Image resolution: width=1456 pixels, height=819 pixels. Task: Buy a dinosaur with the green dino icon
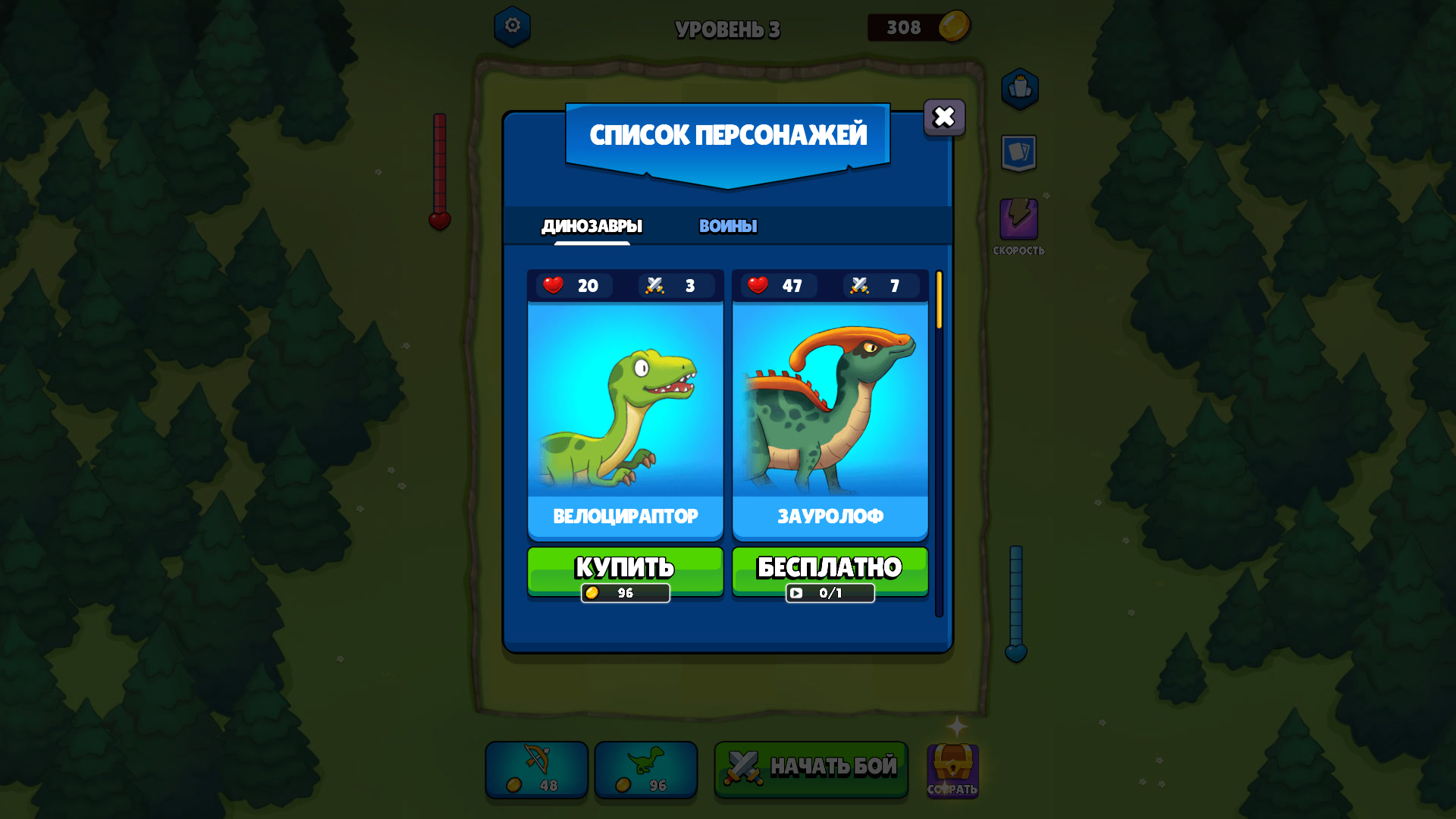pos(645,770)
